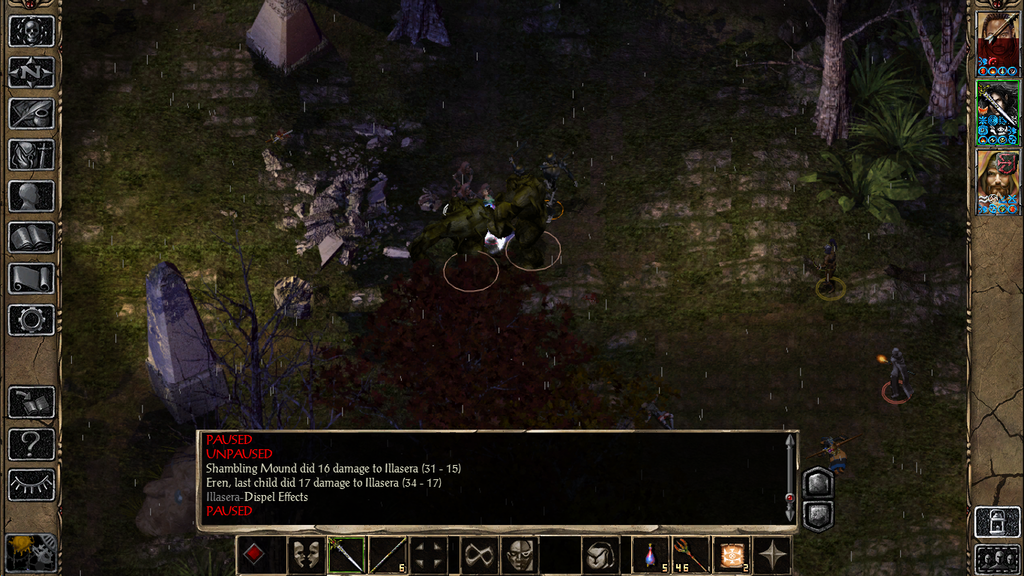Screen dimensions: 1024x576
Task: Select the arrow ammunition slot with six remaining
Action: [x=388, y=555]
